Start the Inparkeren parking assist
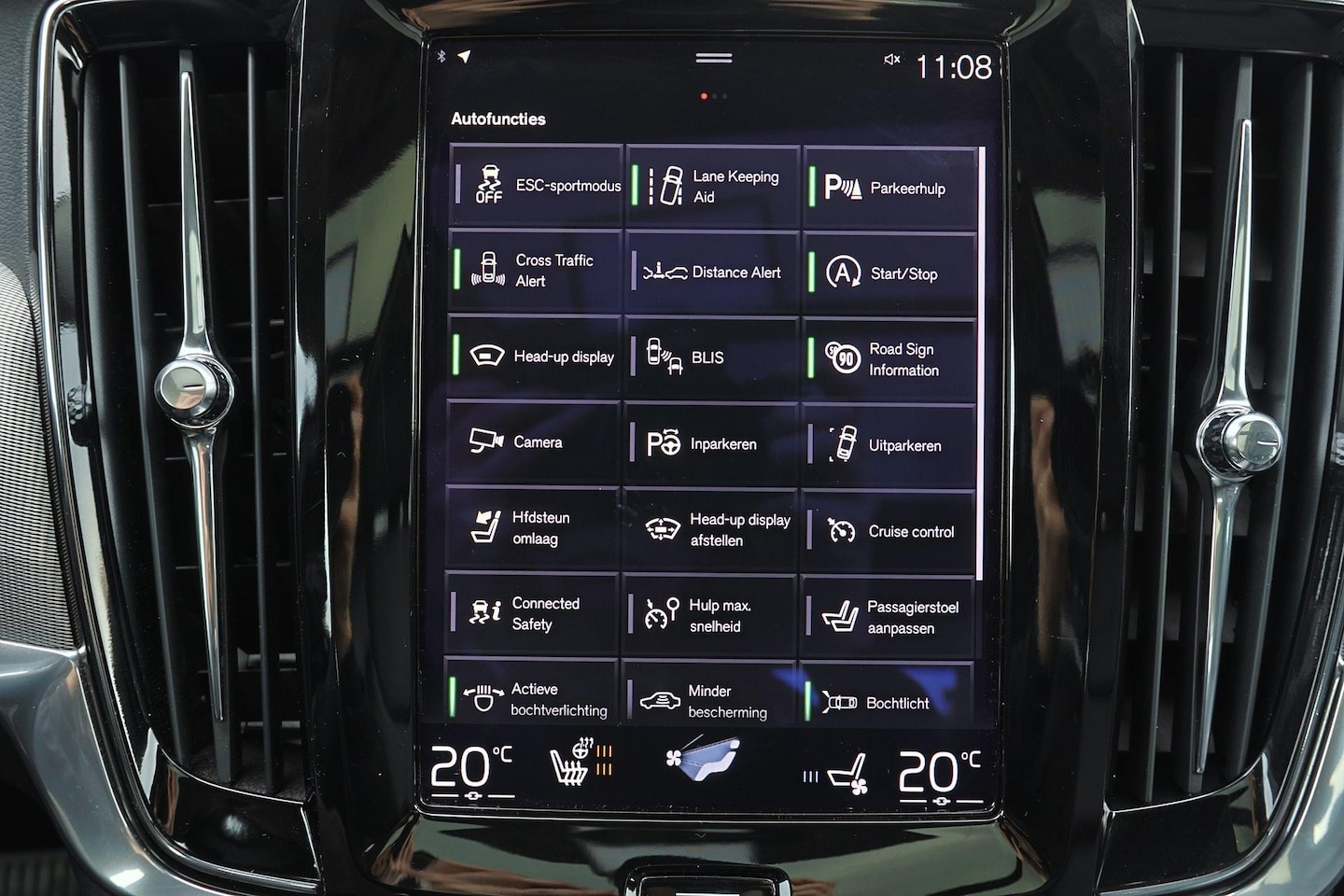 pyautogui.click(x=711, y=444)
